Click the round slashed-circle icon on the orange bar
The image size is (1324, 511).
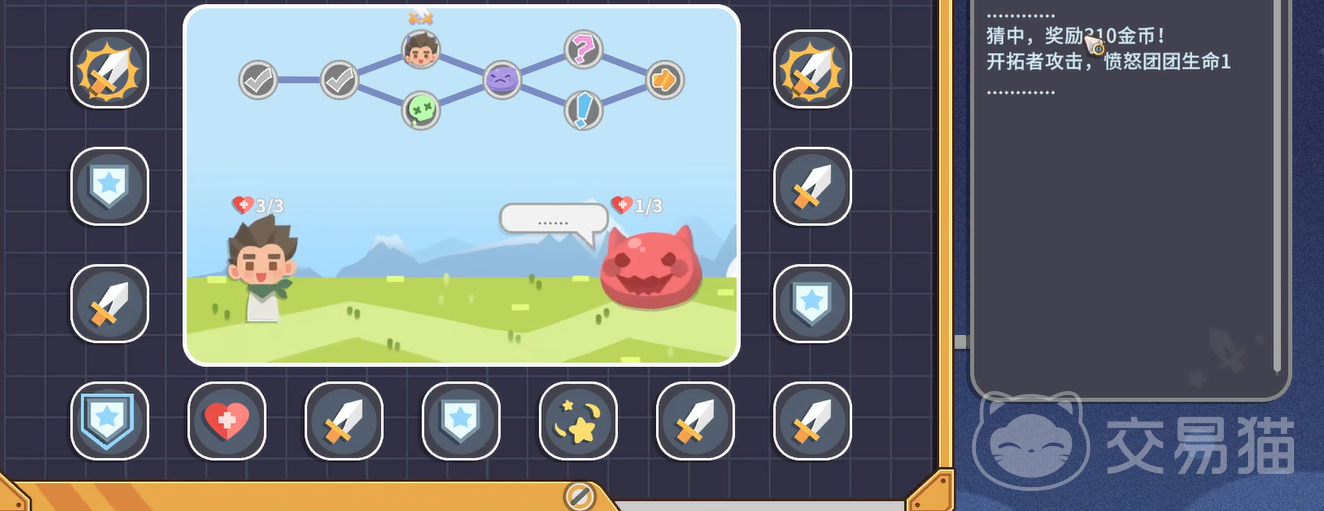pos(579,495)
